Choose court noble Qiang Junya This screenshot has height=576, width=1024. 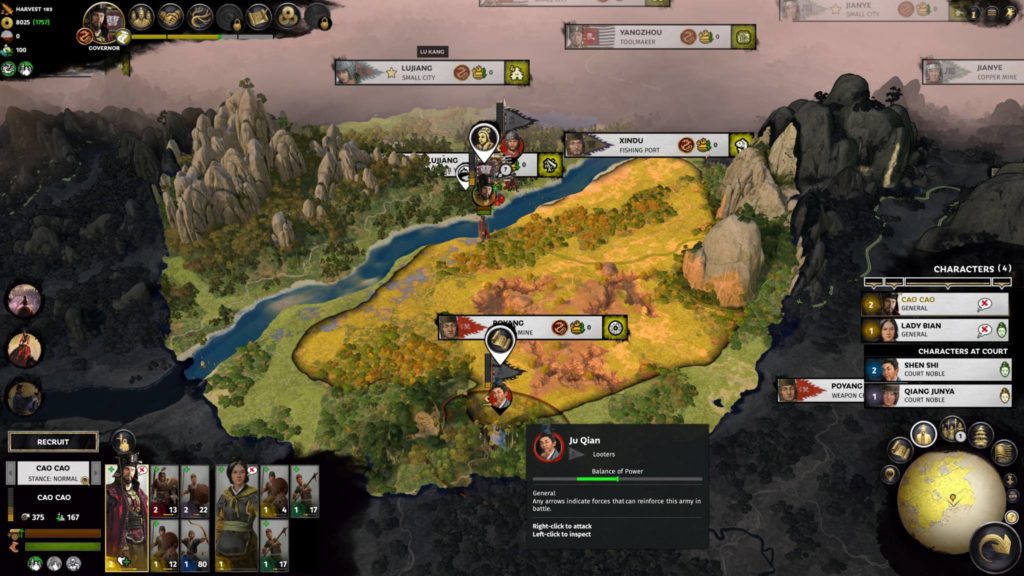(937, 396)
